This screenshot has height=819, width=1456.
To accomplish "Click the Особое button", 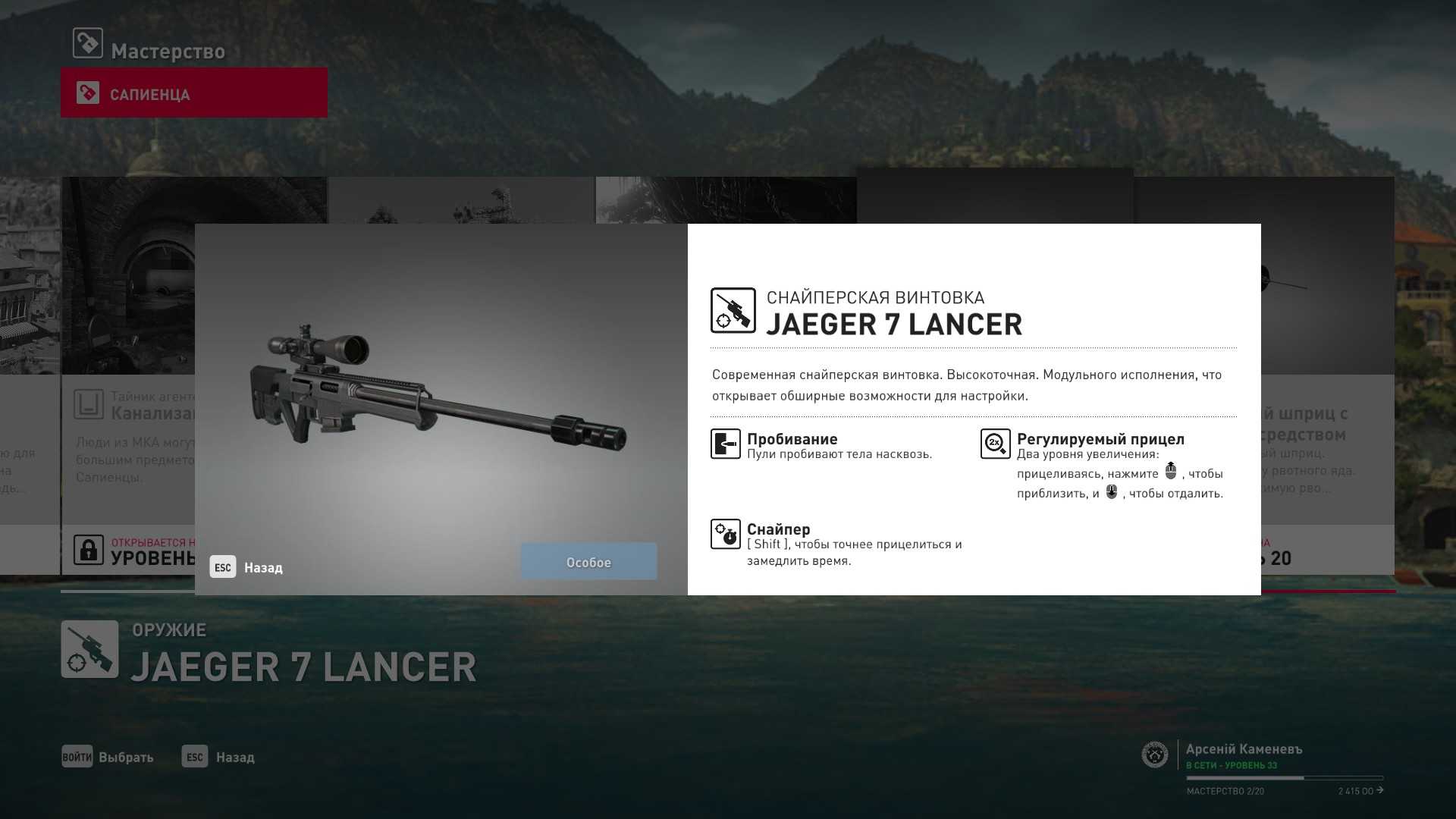I will click(588, 562).
